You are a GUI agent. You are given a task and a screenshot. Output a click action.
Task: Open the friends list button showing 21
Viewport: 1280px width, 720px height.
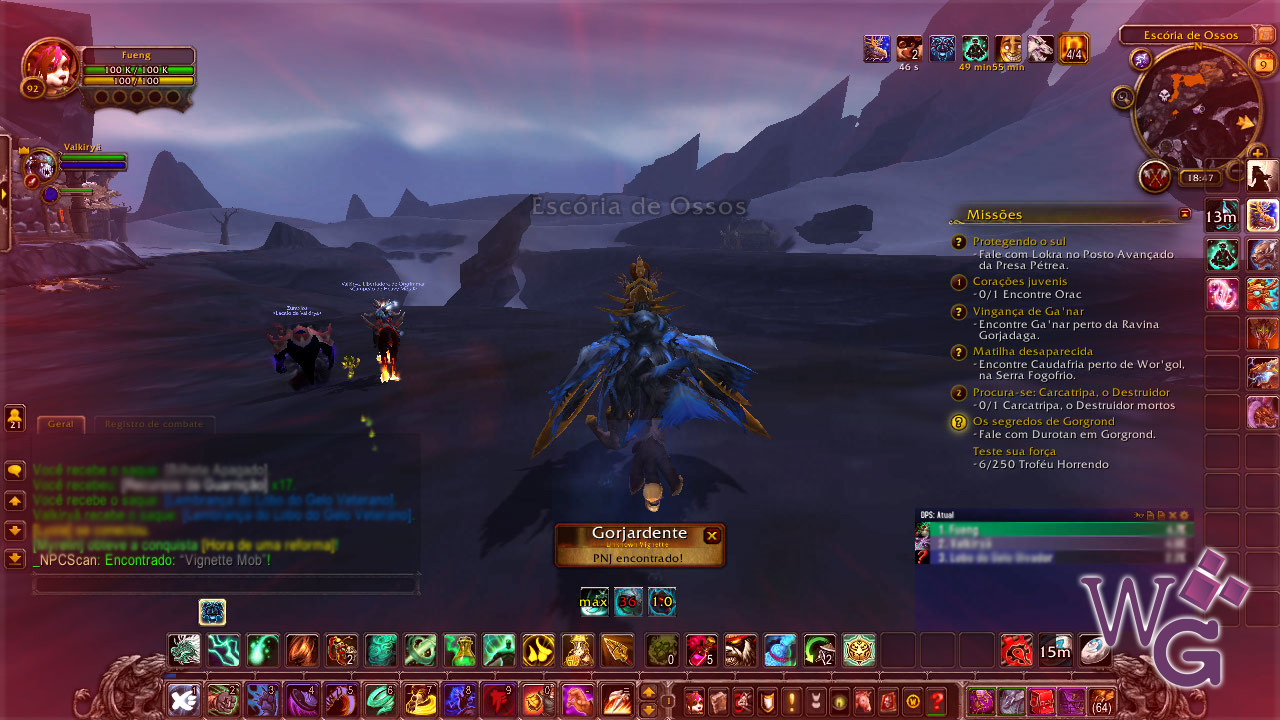click(15, 417)
